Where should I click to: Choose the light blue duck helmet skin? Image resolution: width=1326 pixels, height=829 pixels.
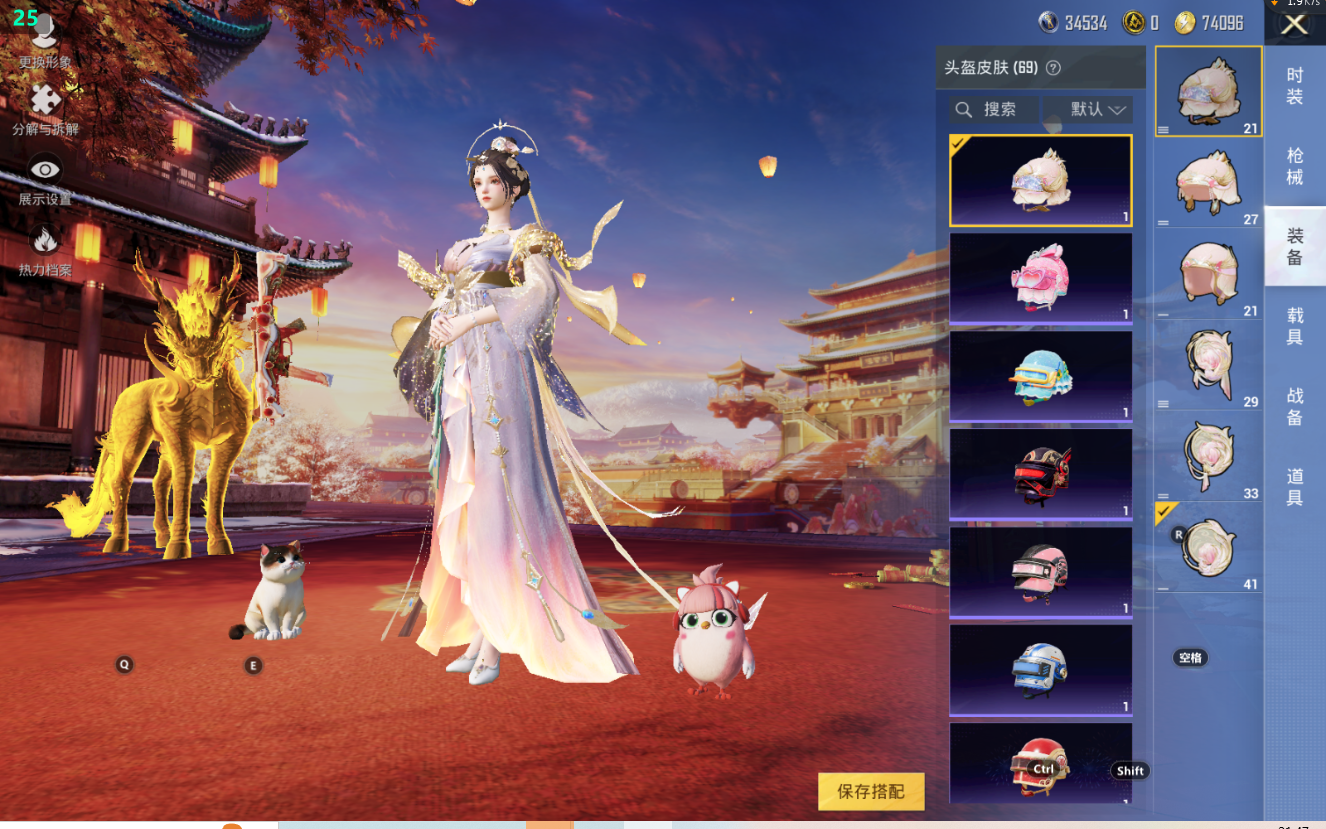click(x=1040, y=376)
